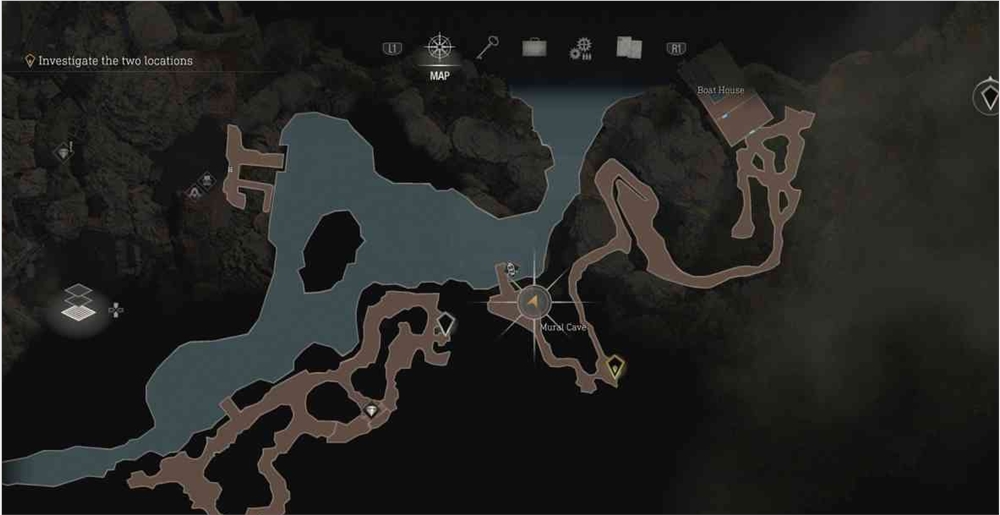Viewport: 1000px width, 515px height.
Task: Click the Boat House location label
Action: coord(720,91)
